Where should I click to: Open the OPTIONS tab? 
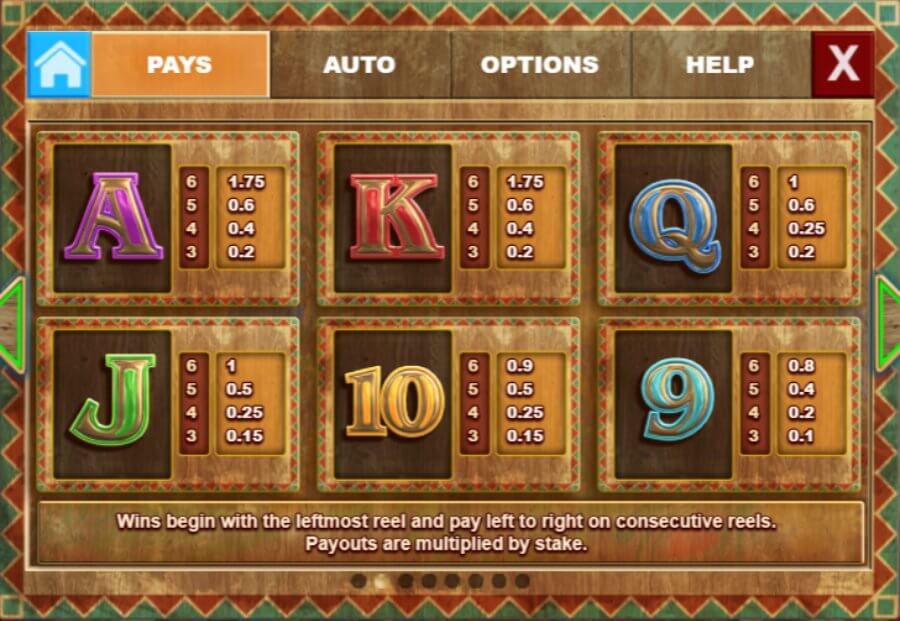point(539,65)
